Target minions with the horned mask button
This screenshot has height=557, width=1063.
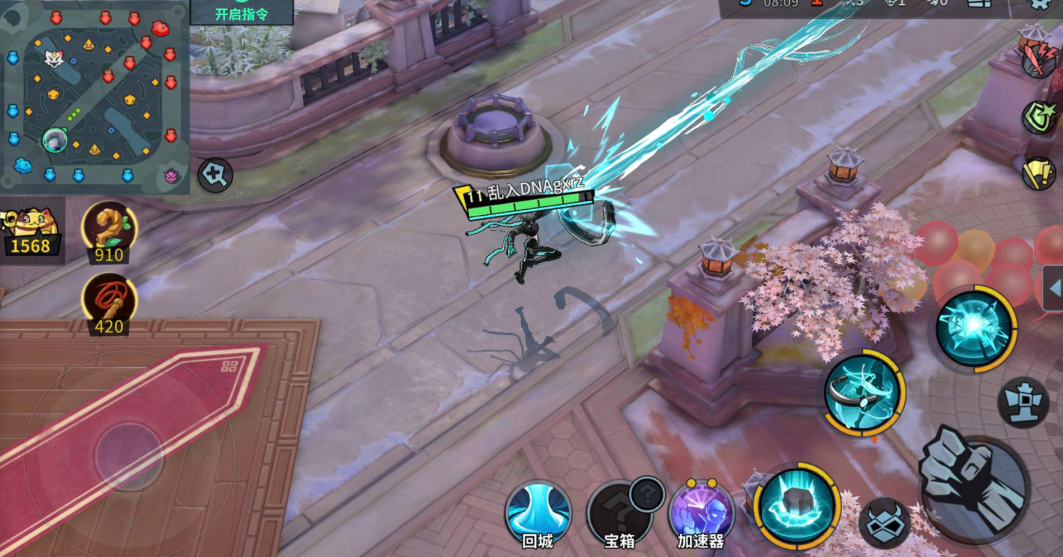[x=884, y=522]
